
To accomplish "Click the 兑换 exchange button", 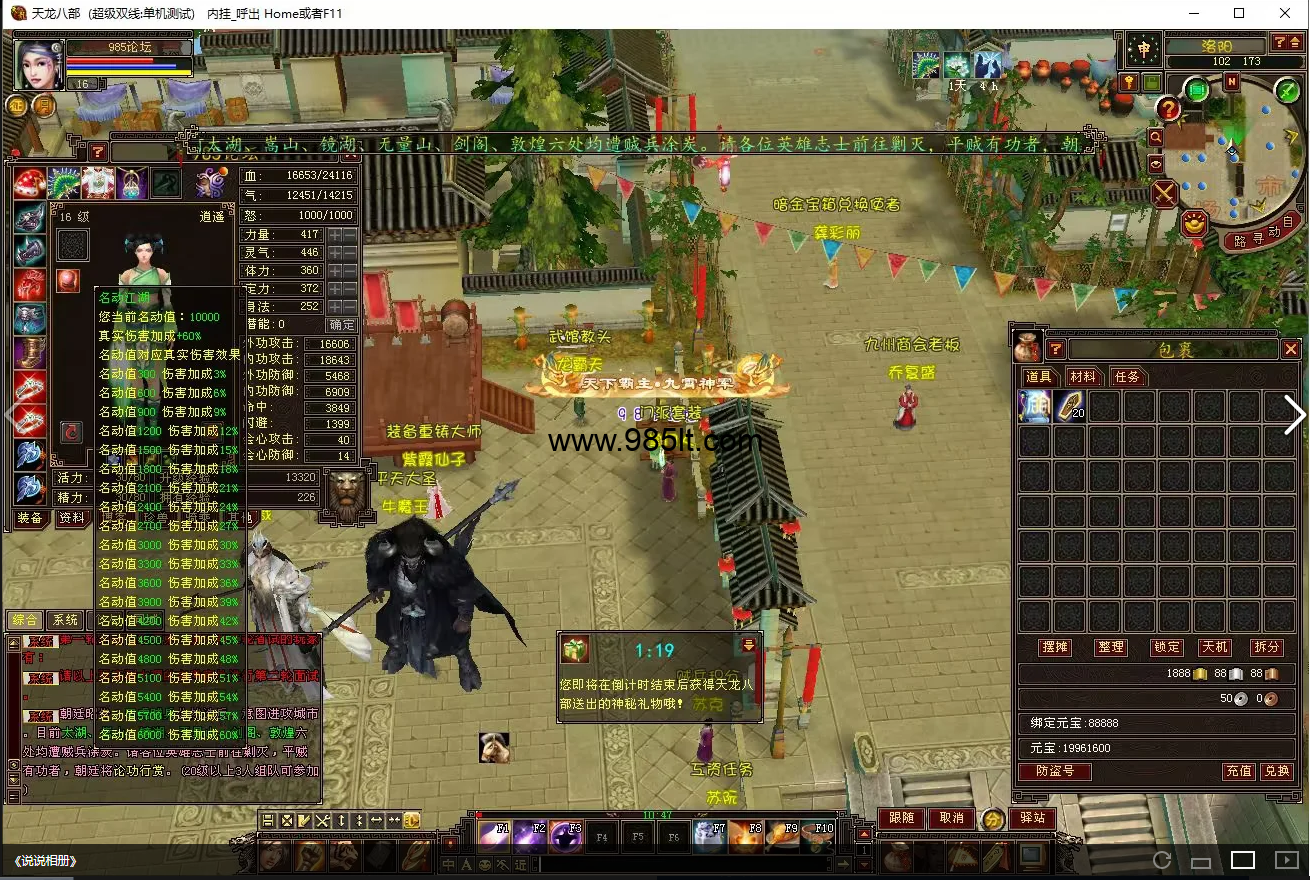I will 1276,771.
